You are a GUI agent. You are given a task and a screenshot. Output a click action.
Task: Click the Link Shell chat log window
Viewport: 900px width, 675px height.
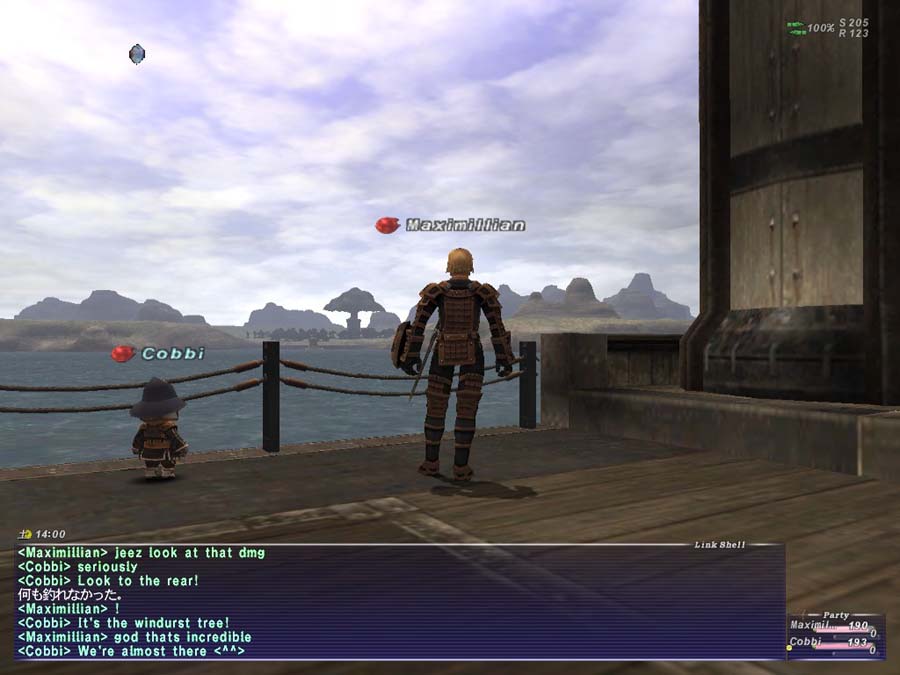click(x=400, y=602)
